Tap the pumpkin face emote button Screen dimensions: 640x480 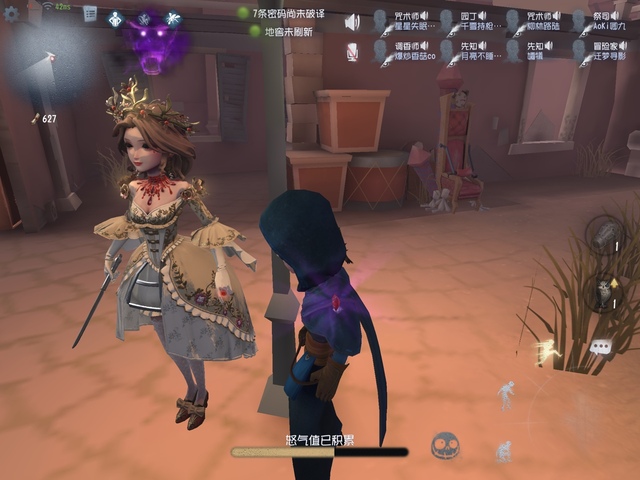click(445, 446)
